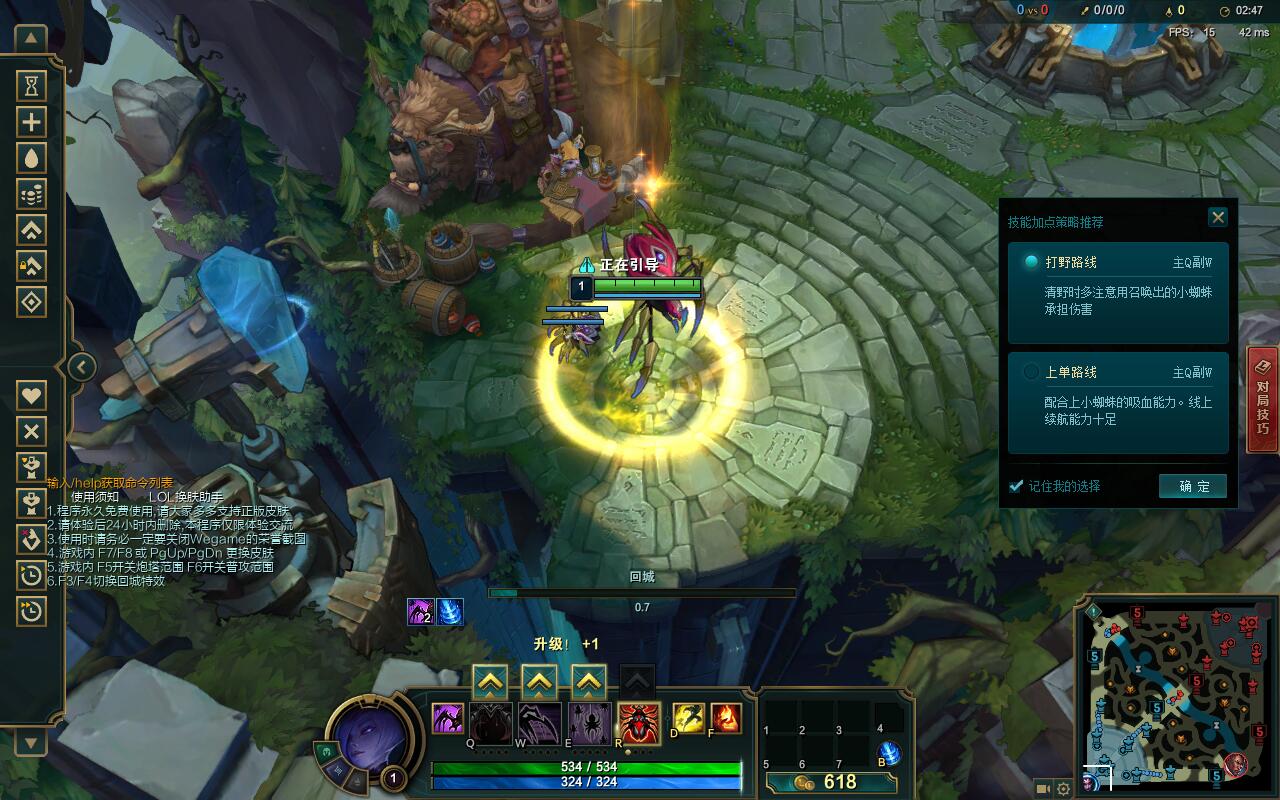The height and width of the screenshot is (800, 1280).
Task: Confirm with the 确定 button
Action: pos(1192,486)
